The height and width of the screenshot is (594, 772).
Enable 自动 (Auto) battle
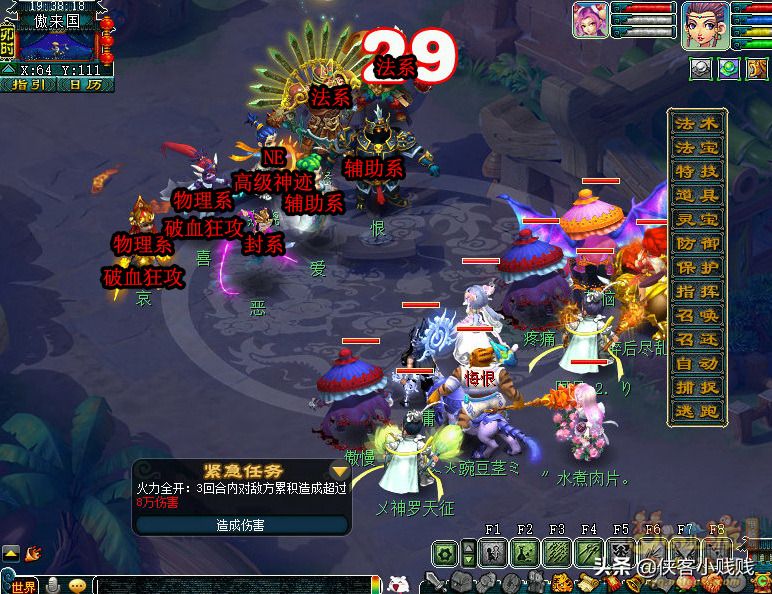click(x=697, y=364)
